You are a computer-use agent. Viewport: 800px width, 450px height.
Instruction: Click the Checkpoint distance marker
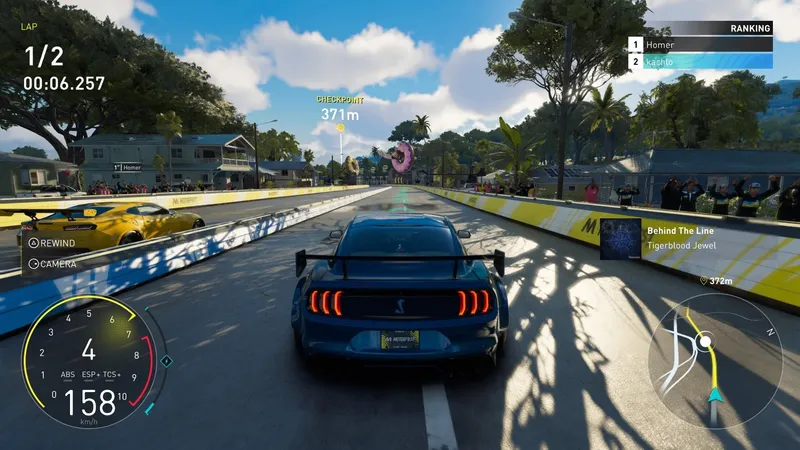(339, 114)
